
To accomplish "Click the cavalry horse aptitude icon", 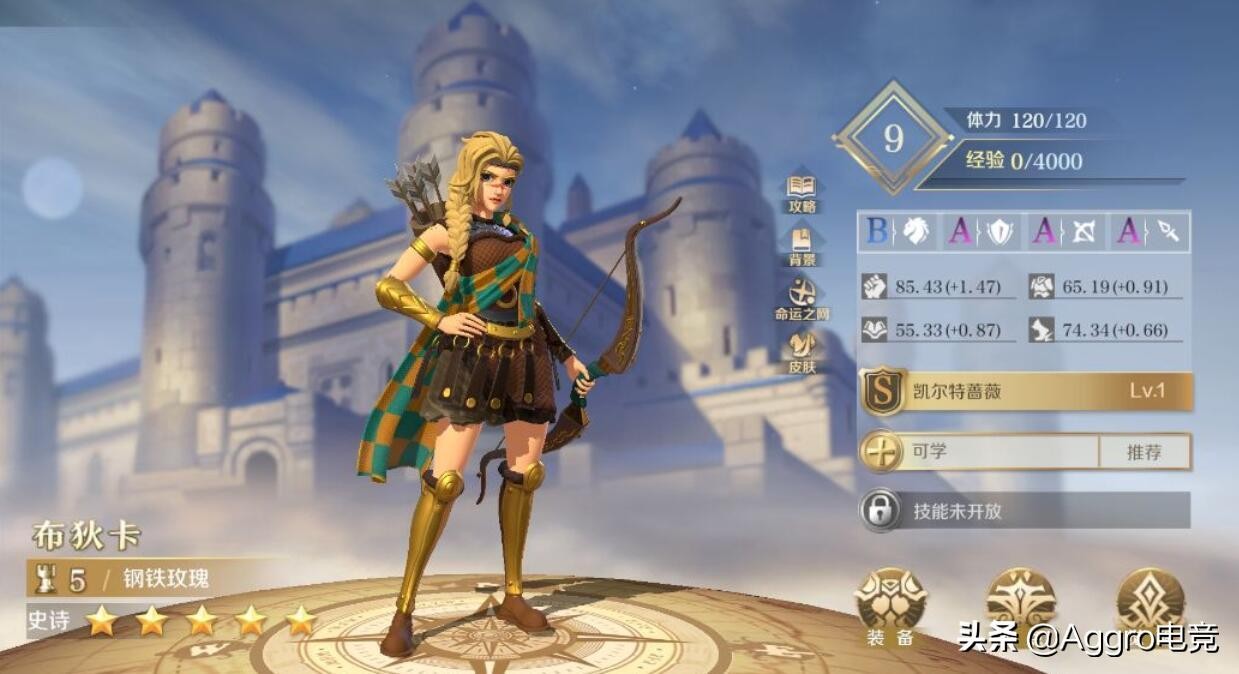I will pyautogui.click(x=916, y=232).
